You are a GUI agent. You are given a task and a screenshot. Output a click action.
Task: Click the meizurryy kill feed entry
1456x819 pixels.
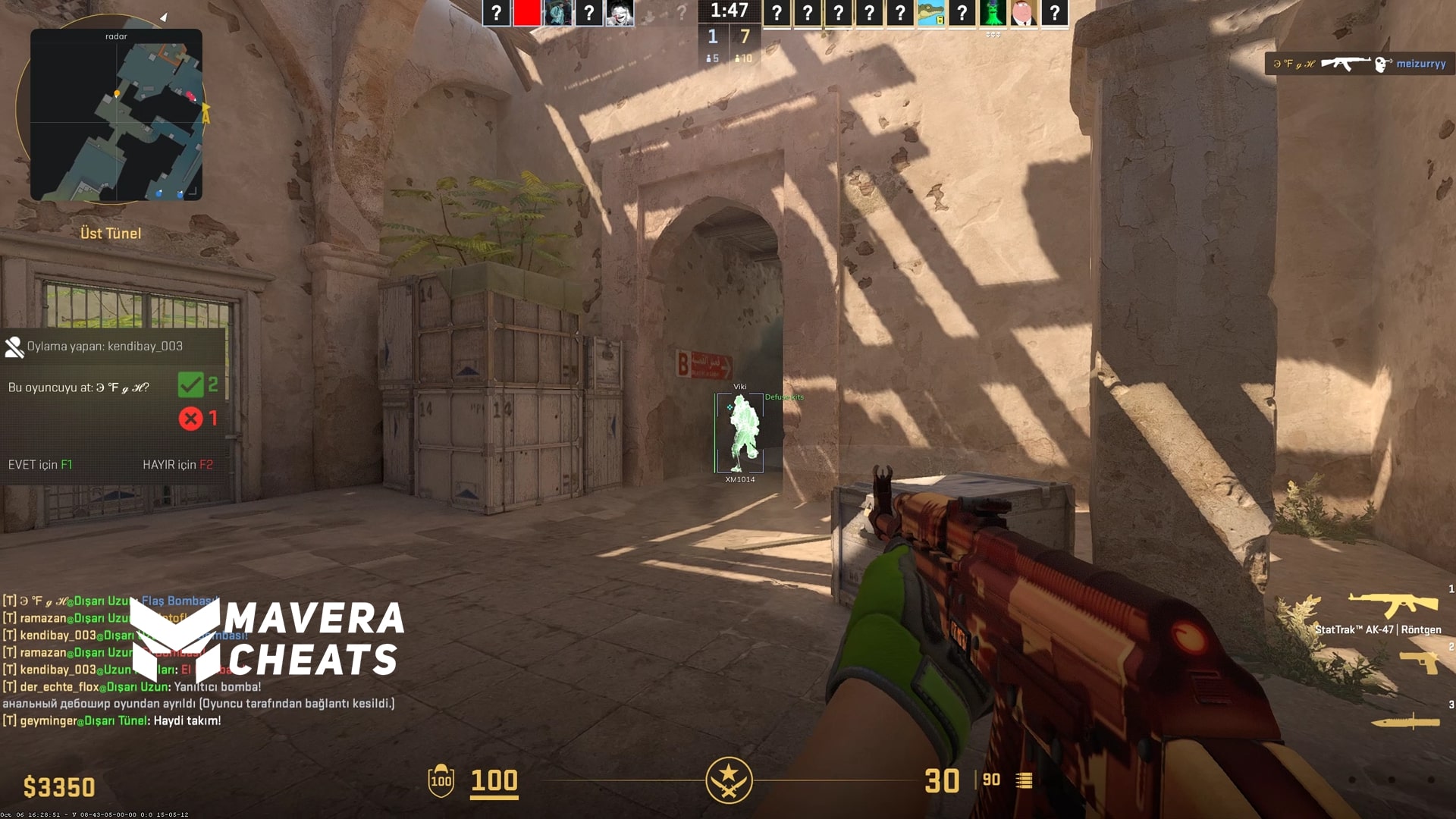coord(1359,64)
